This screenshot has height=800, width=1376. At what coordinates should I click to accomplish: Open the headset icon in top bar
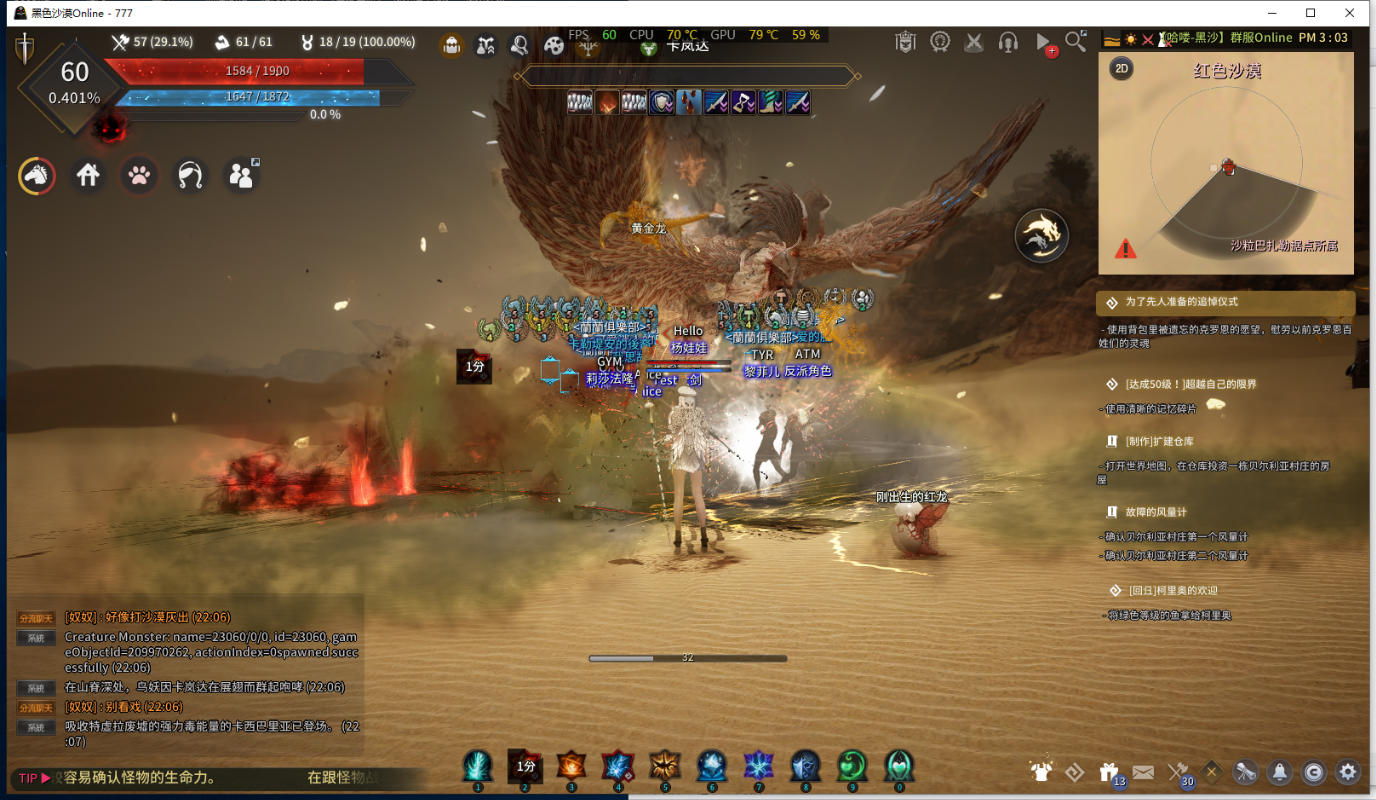click(x=1007, y=42)
